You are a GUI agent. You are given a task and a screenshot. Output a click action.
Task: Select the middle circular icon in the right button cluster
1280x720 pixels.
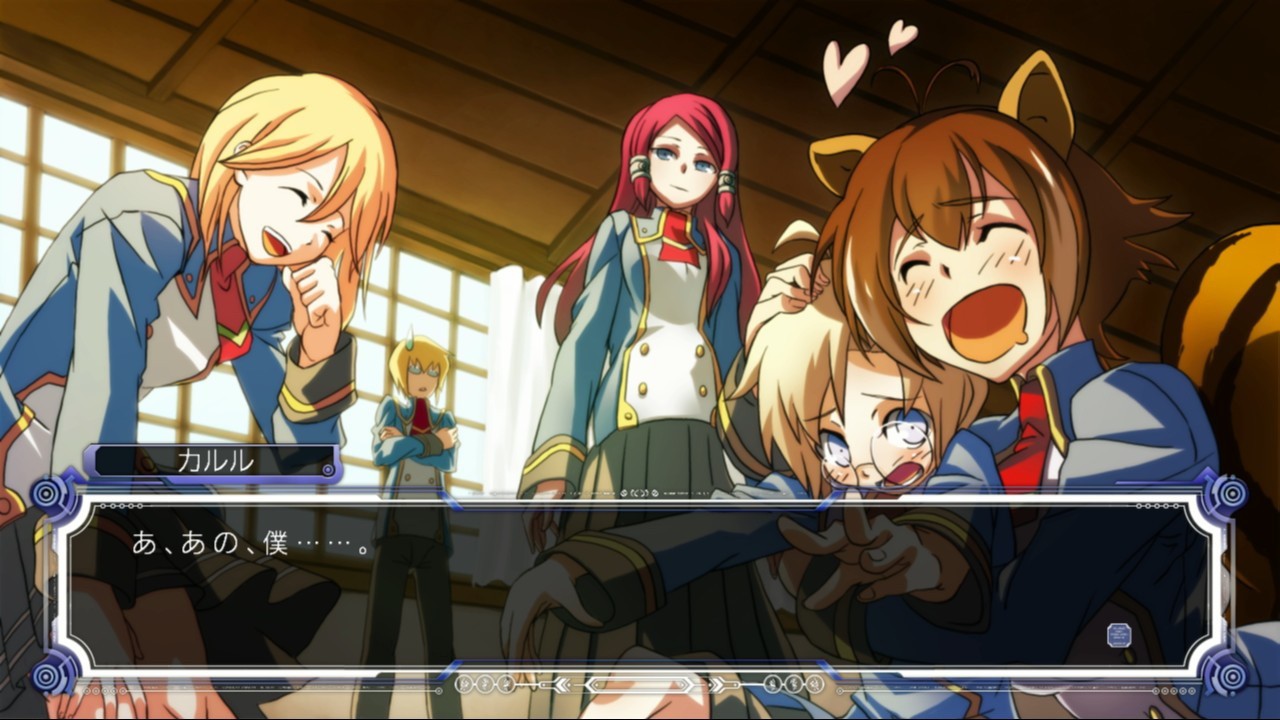point(793,685)
